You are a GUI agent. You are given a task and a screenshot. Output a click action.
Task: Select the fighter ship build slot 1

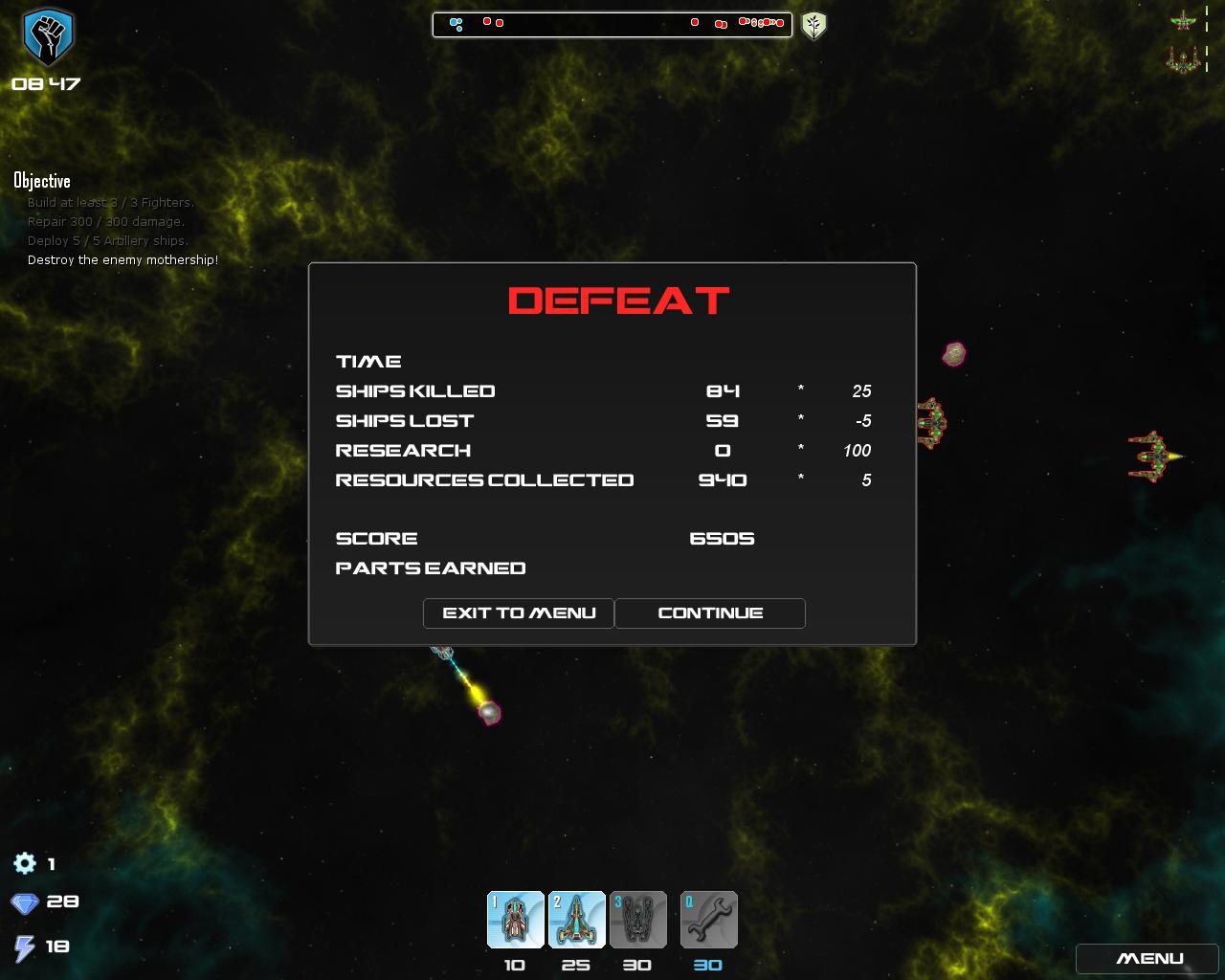516,920
